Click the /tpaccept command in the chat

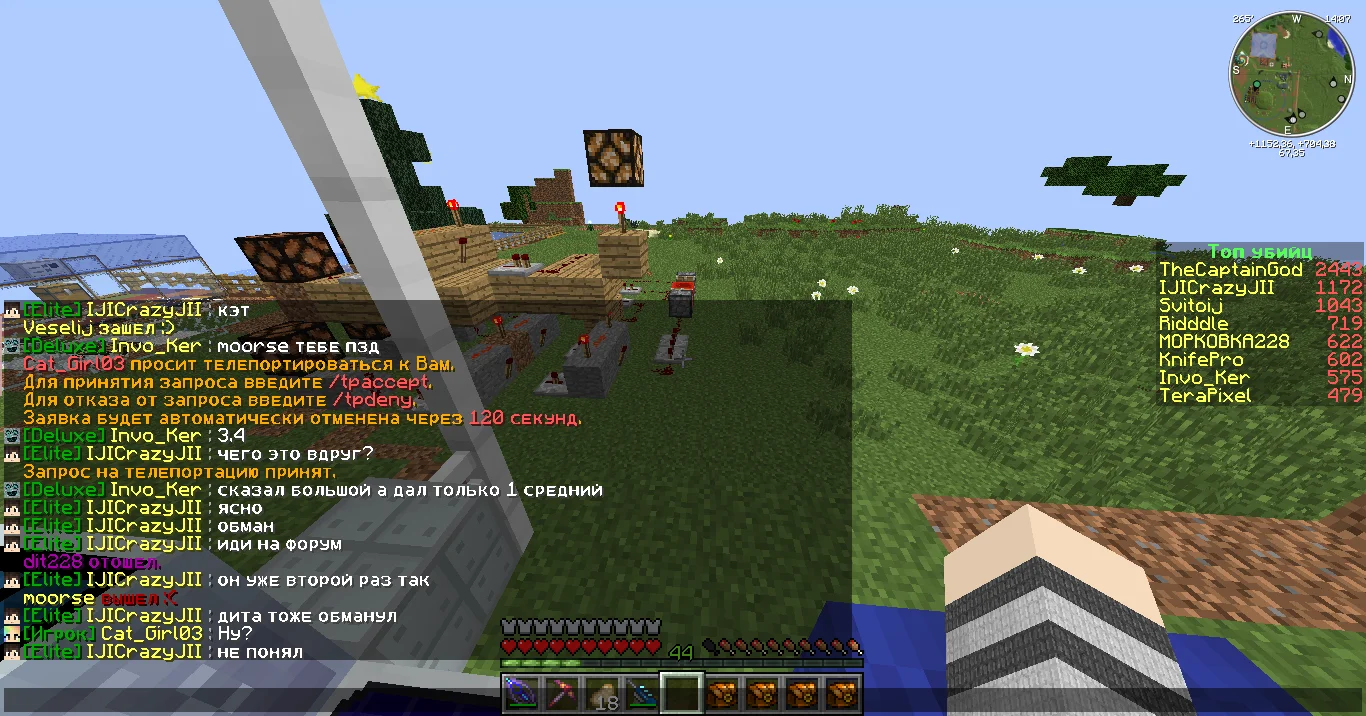(382, 382)
